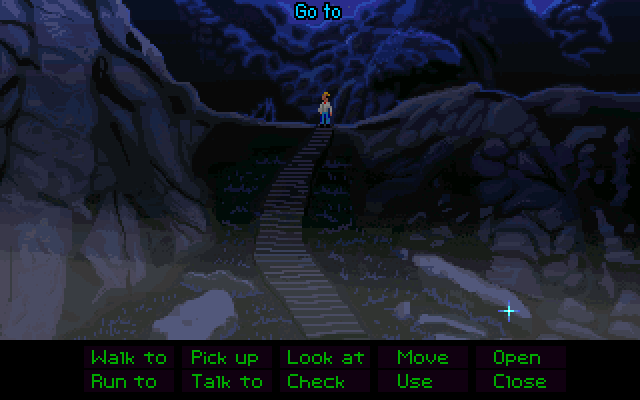This screenshot has height=400, width=640.
Task: Select the Talk to command
Action: [x=226, y=381]
